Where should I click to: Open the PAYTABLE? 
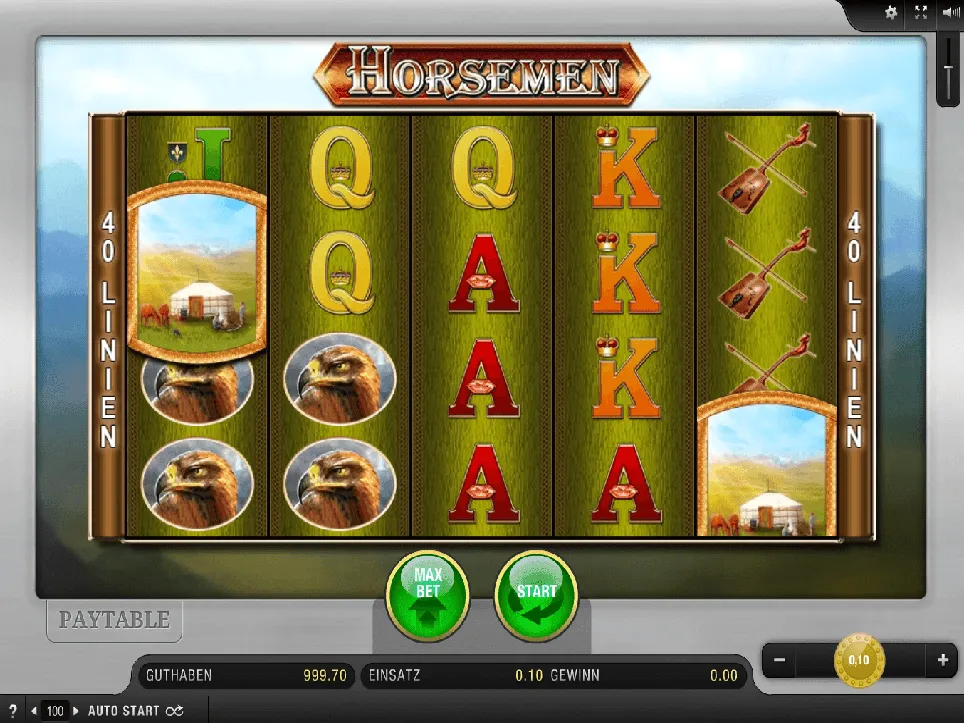114,620
